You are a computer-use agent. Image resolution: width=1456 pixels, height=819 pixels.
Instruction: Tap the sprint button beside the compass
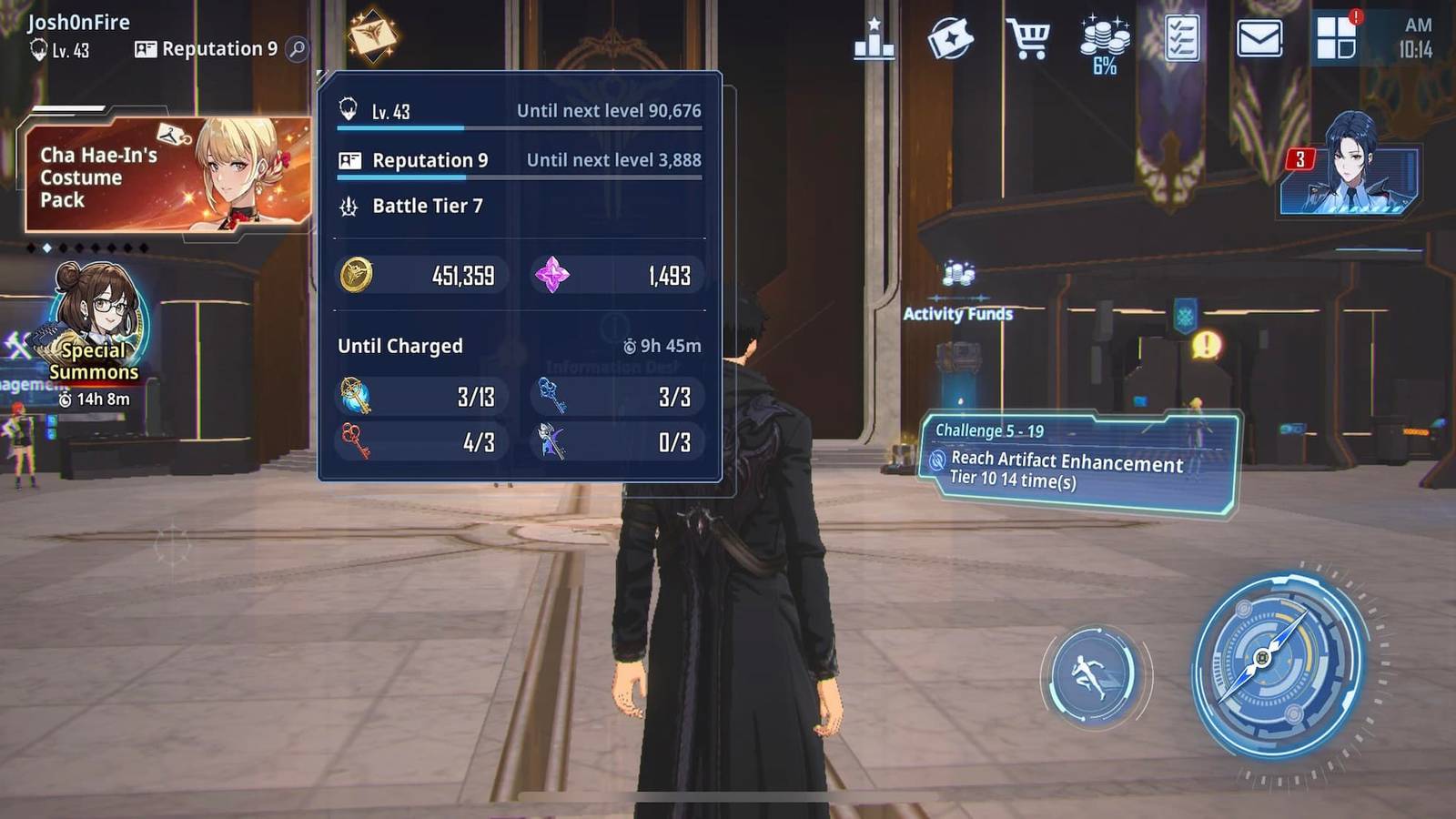(1095, 675)
